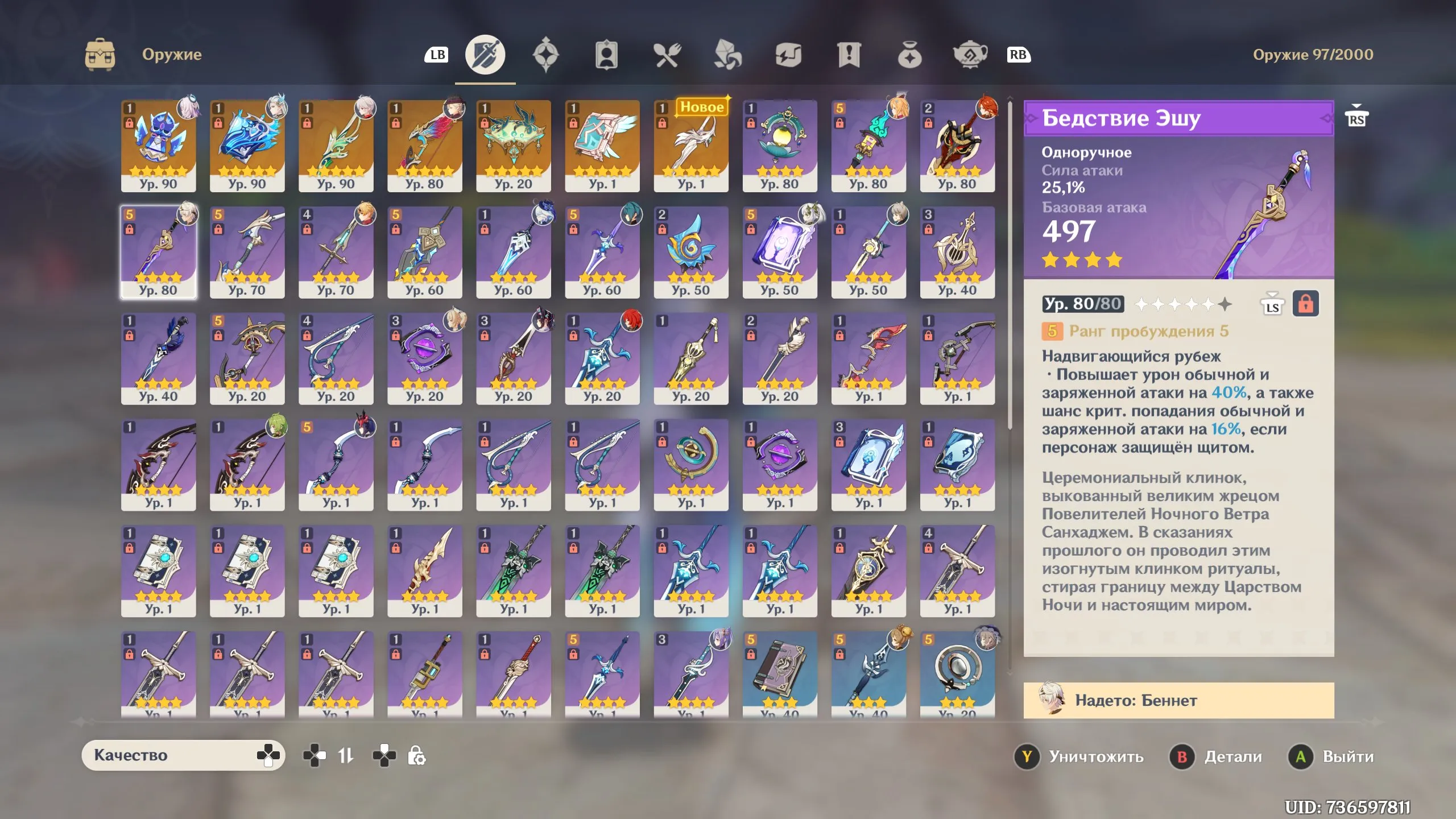Switch category left using the LB tab

pos(437,55)
